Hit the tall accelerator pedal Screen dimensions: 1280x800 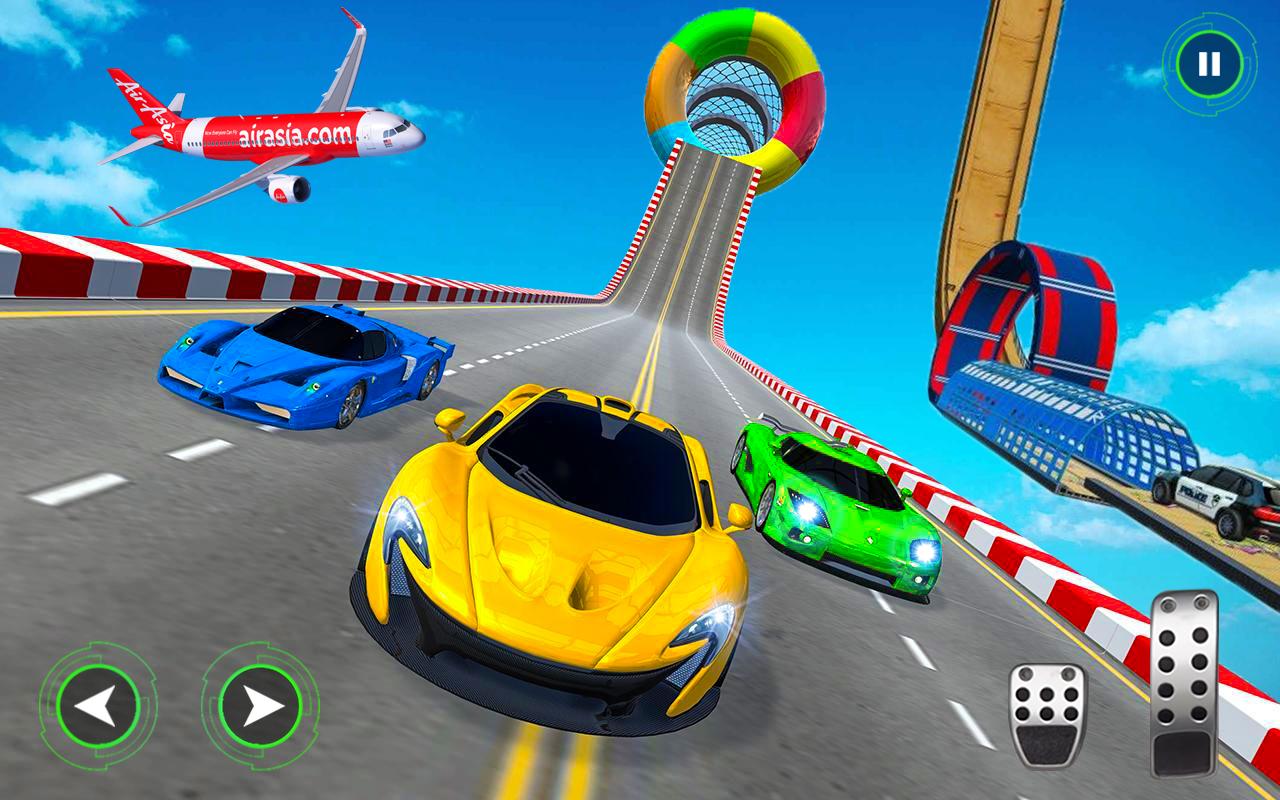[1184, 683]
